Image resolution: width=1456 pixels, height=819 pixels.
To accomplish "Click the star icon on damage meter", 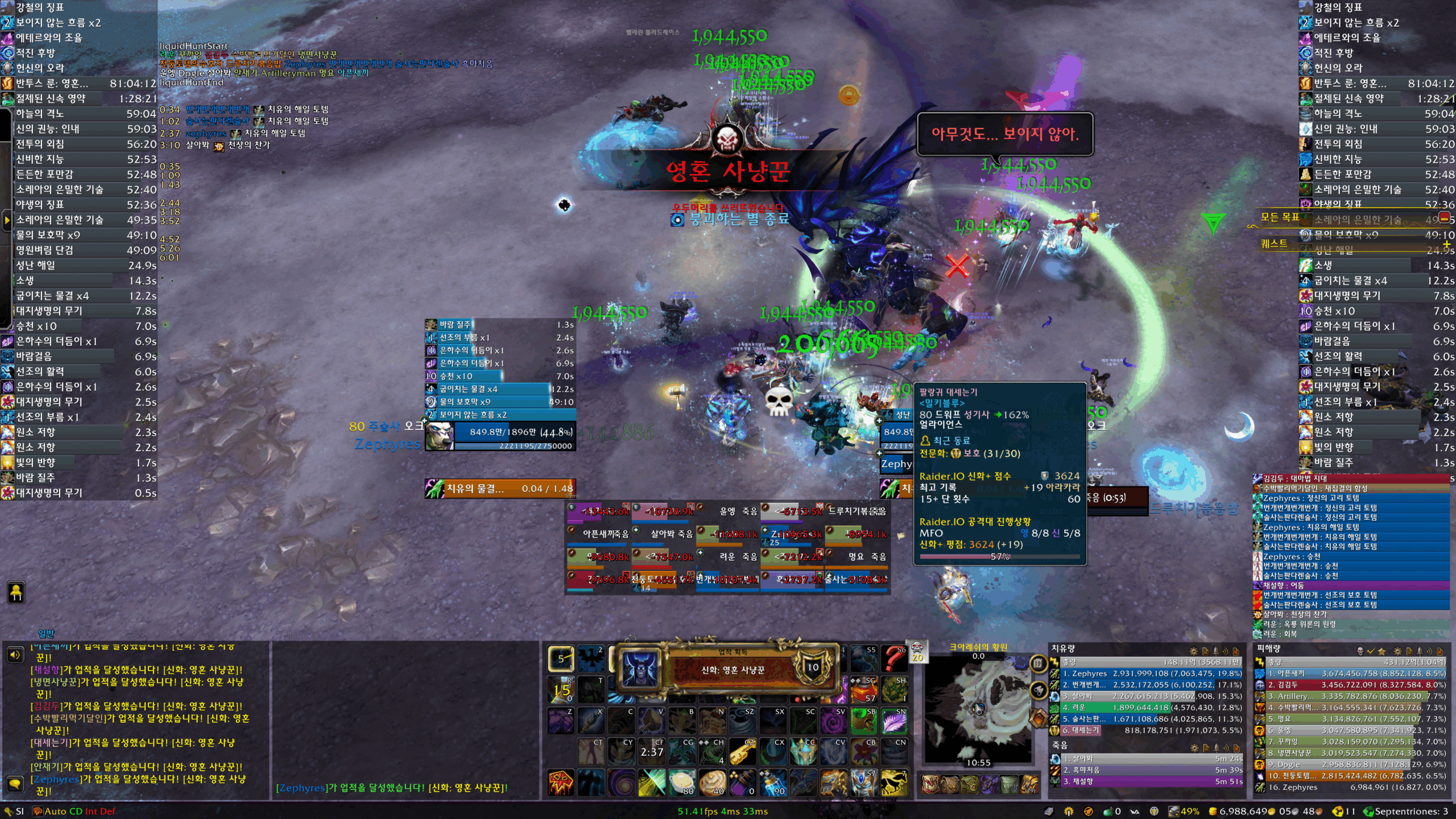I will [1382, 652].
